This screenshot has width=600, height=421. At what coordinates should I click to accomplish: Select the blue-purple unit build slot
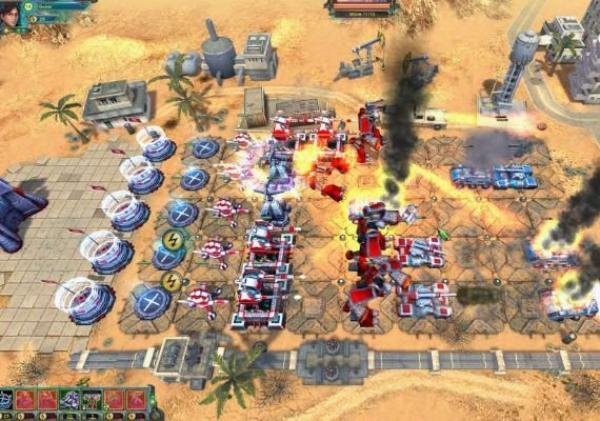(x=69, y=400)
